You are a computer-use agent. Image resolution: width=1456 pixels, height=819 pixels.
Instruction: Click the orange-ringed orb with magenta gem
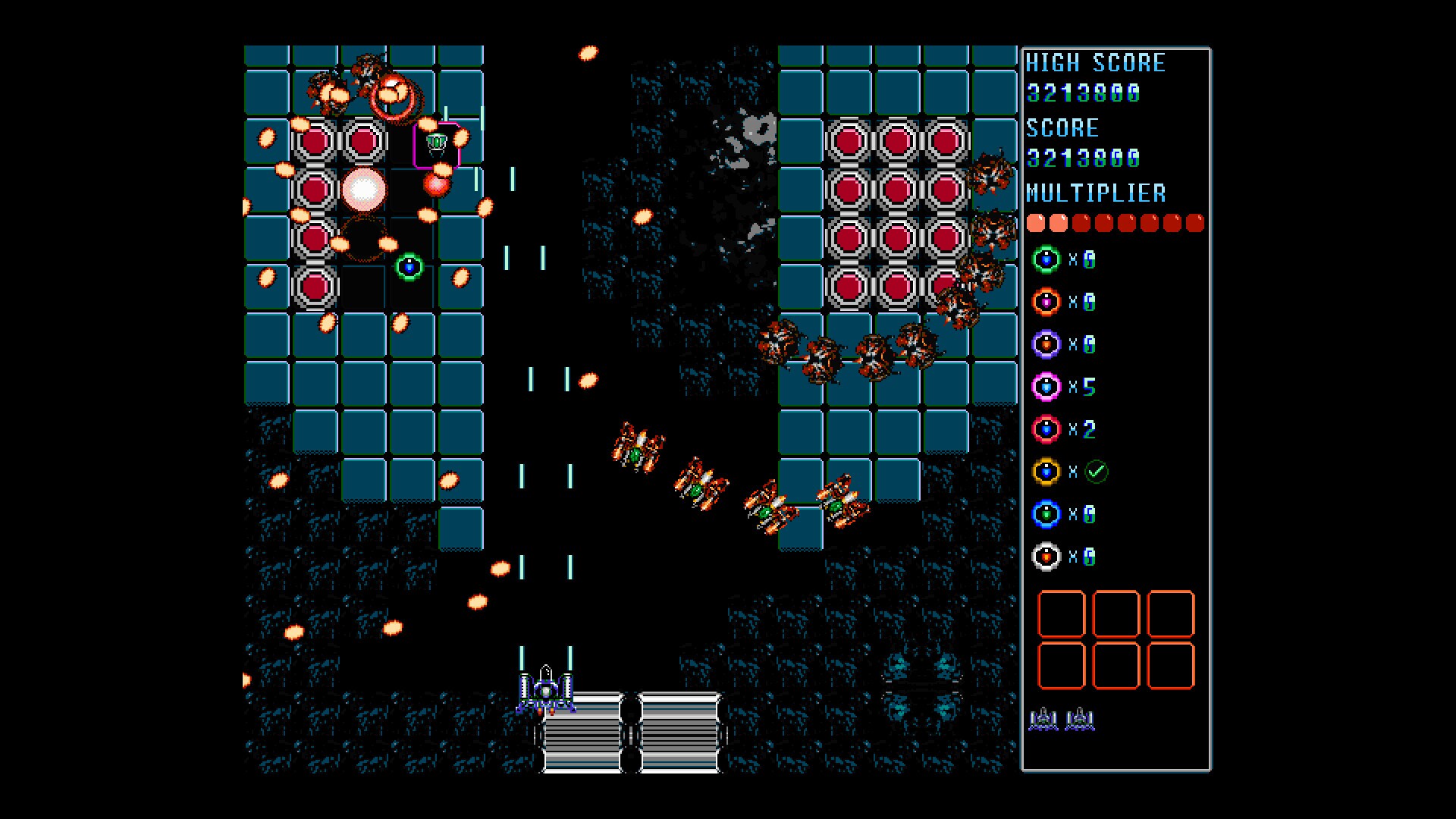coord(1046,302)
